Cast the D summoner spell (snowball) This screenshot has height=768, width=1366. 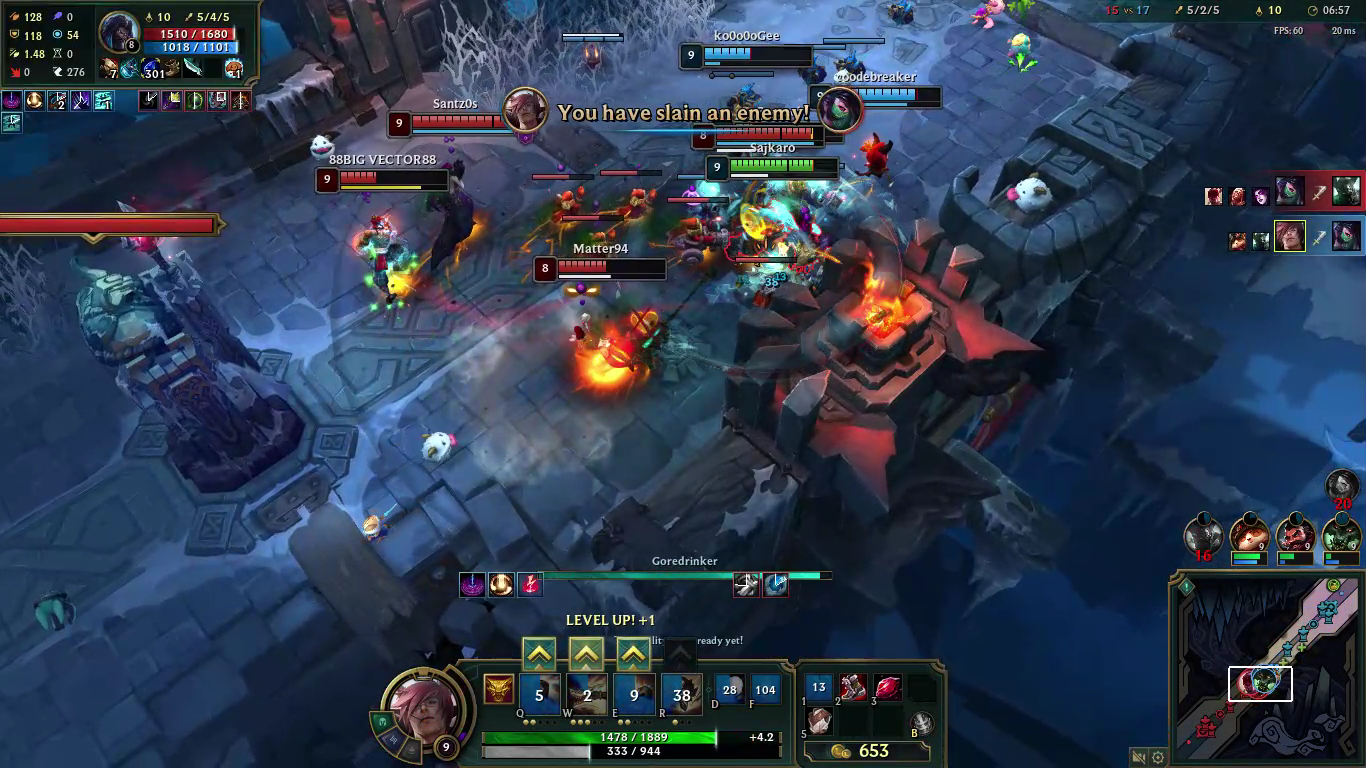click(729, 689)
